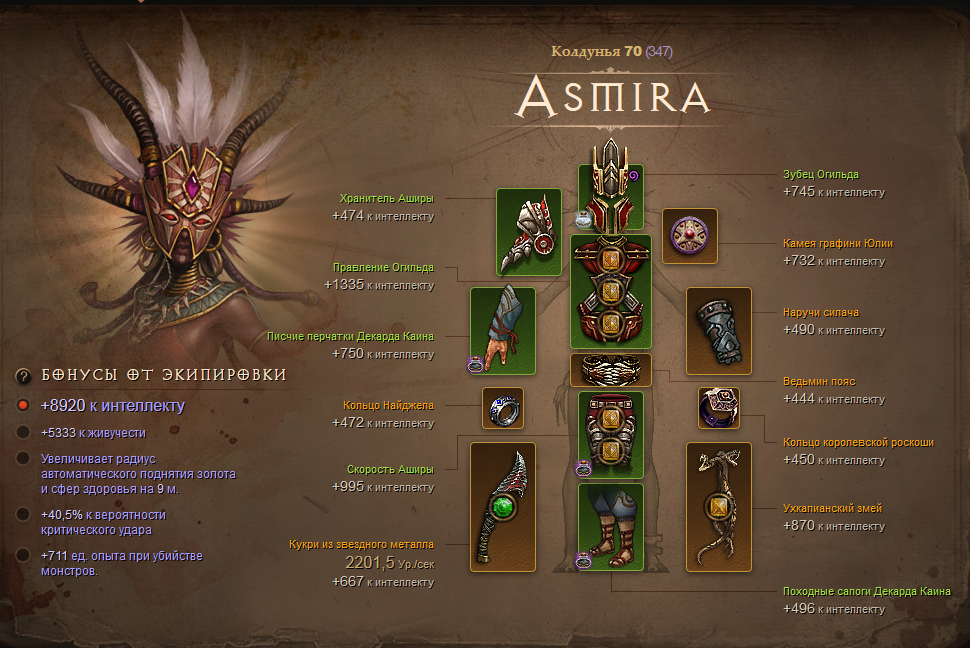Highlight the +8920 к интеллекту bonus
970x648 pixels.
[113, 406]
